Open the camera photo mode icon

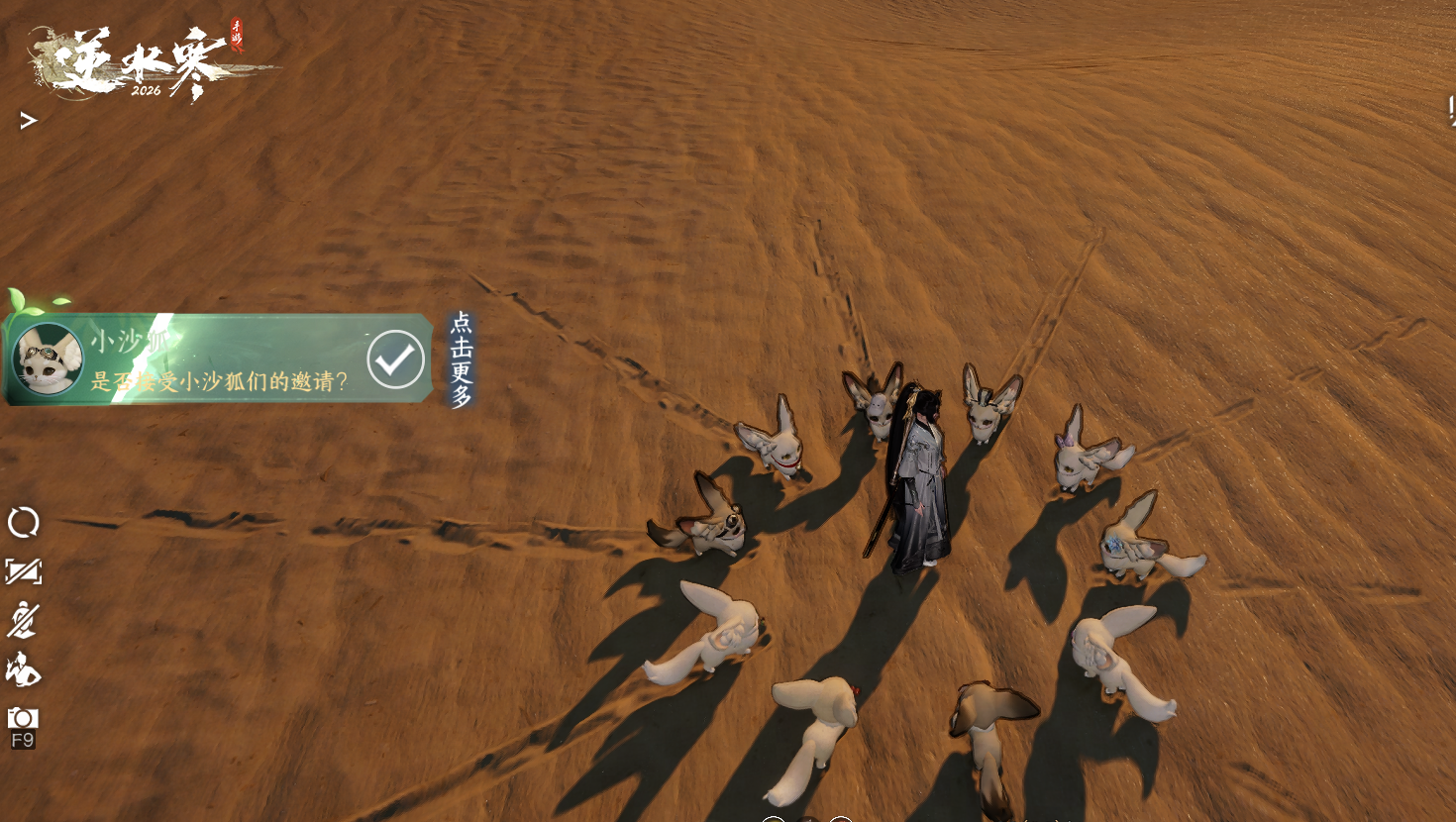point(23,719)
